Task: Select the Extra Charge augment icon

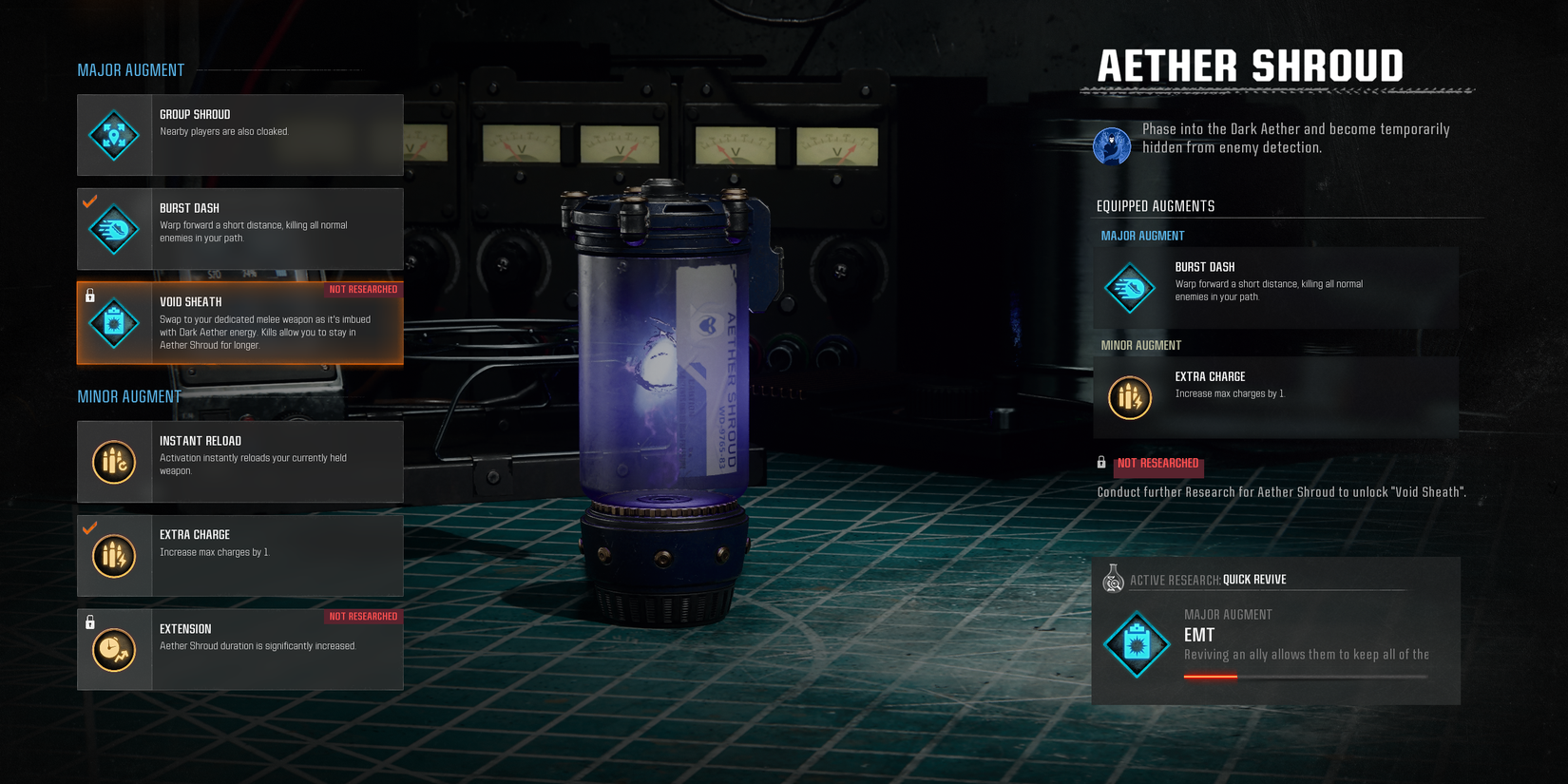Action: coord(114,555)
